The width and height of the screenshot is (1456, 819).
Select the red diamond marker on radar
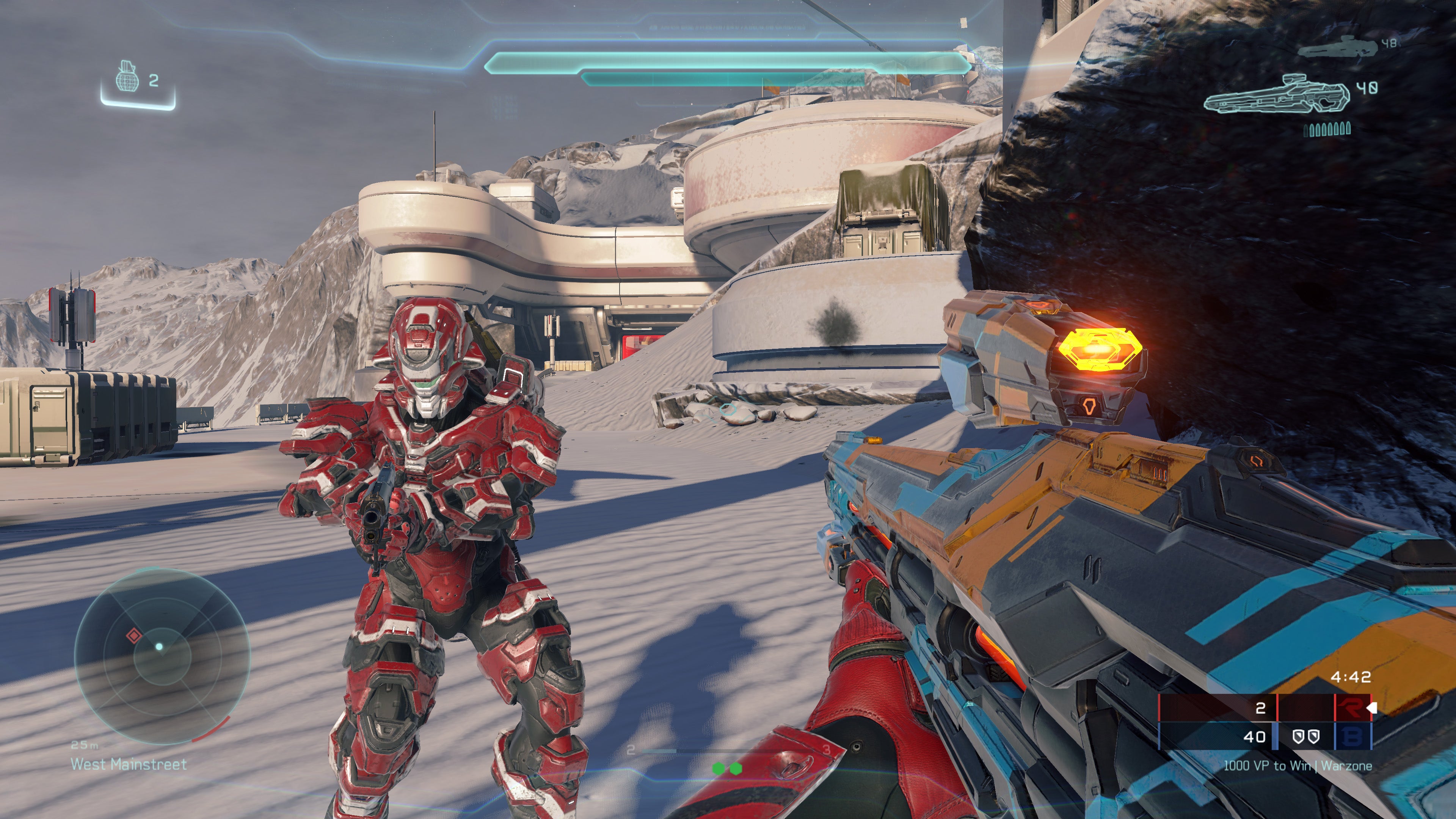(133, 636)
